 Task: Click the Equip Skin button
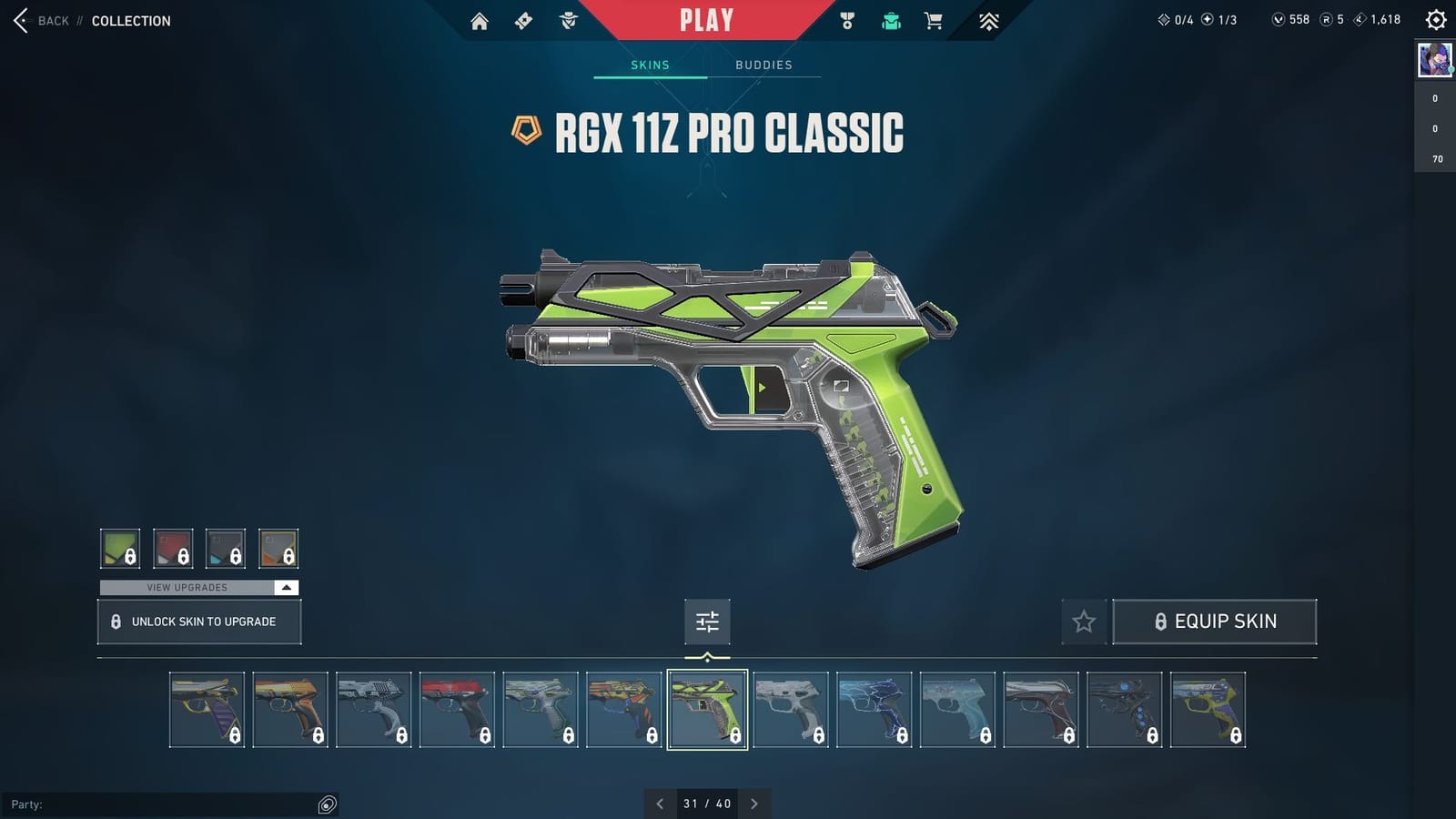tap(1215, 621)
